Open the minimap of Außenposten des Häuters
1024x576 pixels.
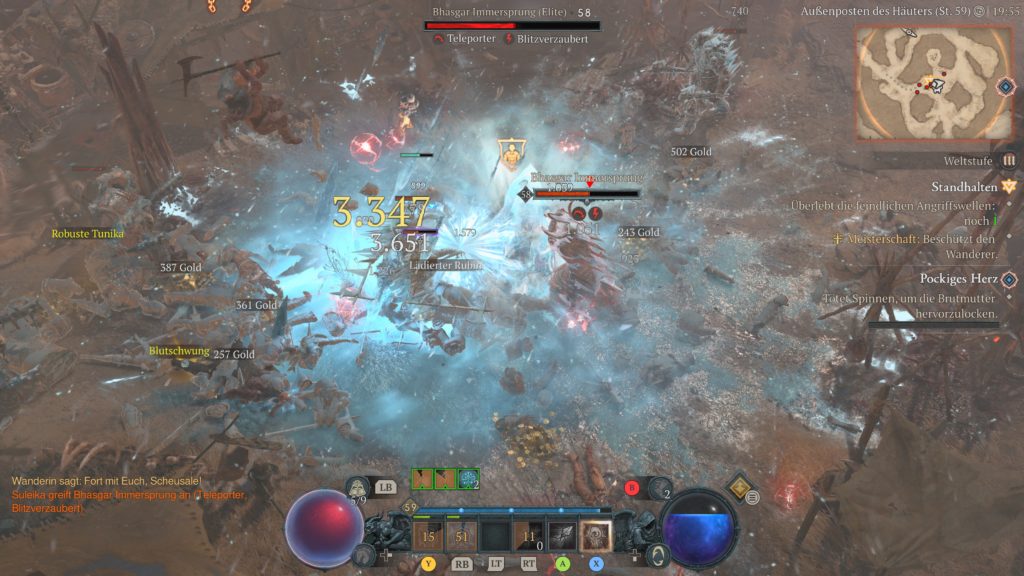[919, 82]
